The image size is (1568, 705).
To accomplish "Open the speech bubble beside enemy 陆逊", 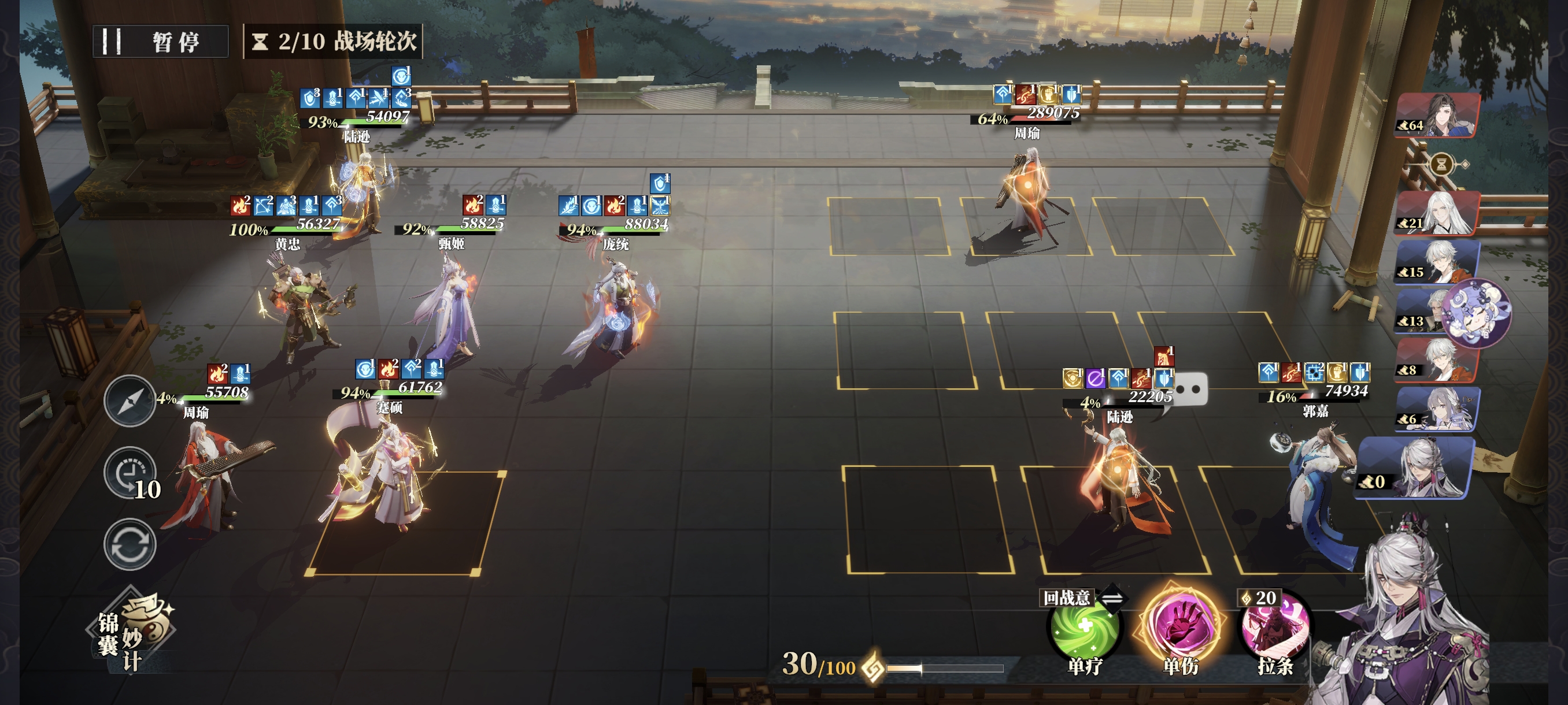I will (x=1190, y=390).
